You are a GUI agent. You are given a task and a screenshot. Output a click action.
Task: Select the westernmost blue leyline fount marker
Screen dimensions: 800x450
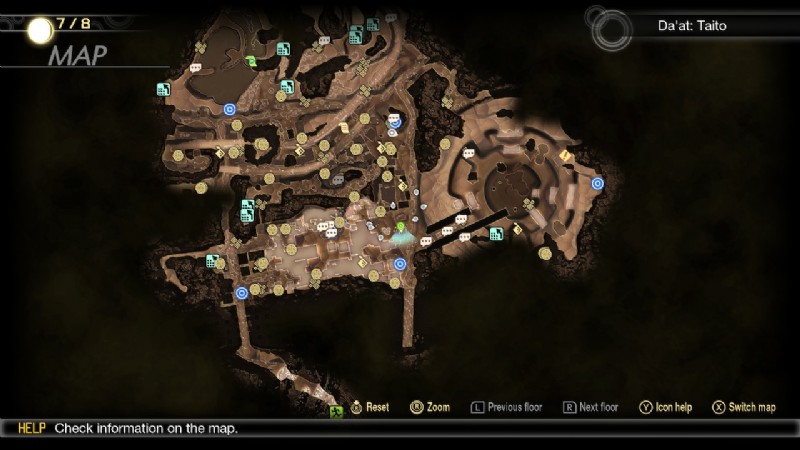241,293
